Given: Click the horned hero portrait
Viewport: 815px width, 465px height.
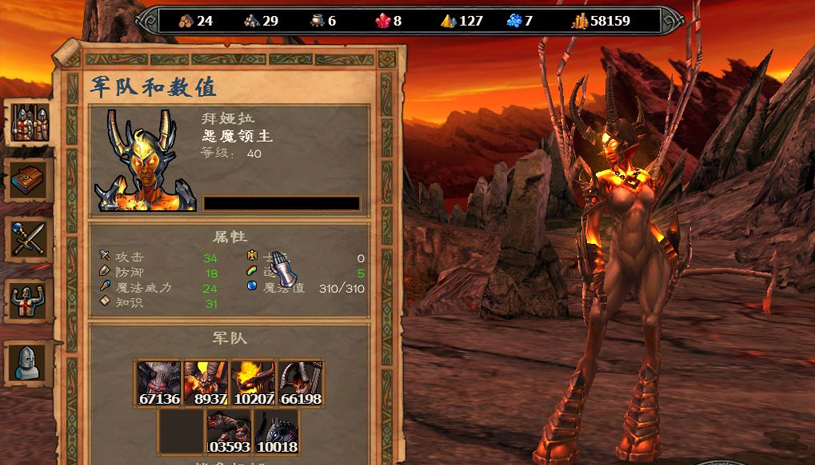Looking at the screenshot, I should click(145, 160).
